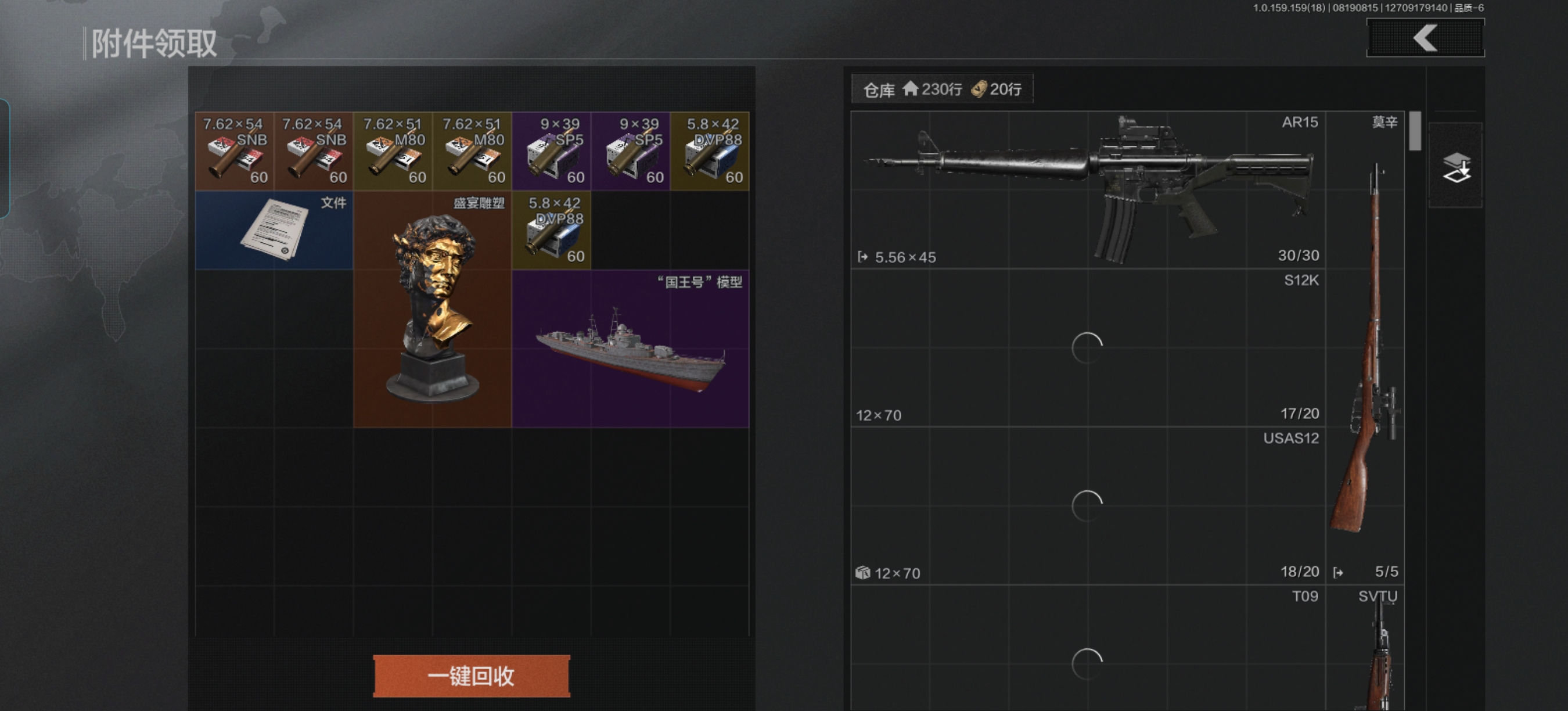Select the 文件 document item

coord(274,230)
